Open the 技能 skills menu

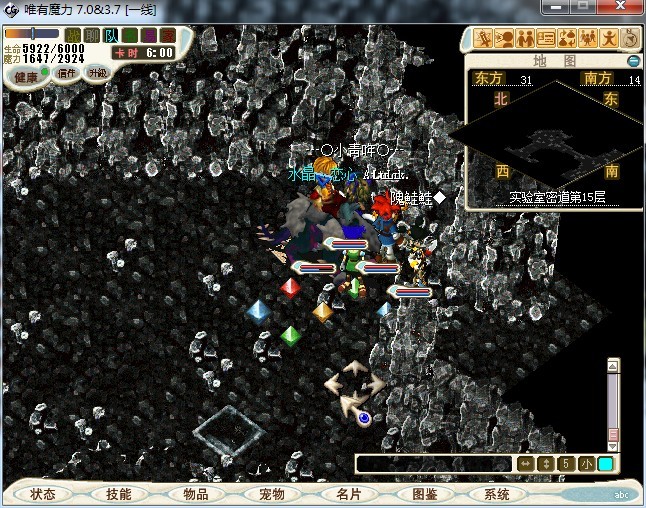[x=119, y=494]
